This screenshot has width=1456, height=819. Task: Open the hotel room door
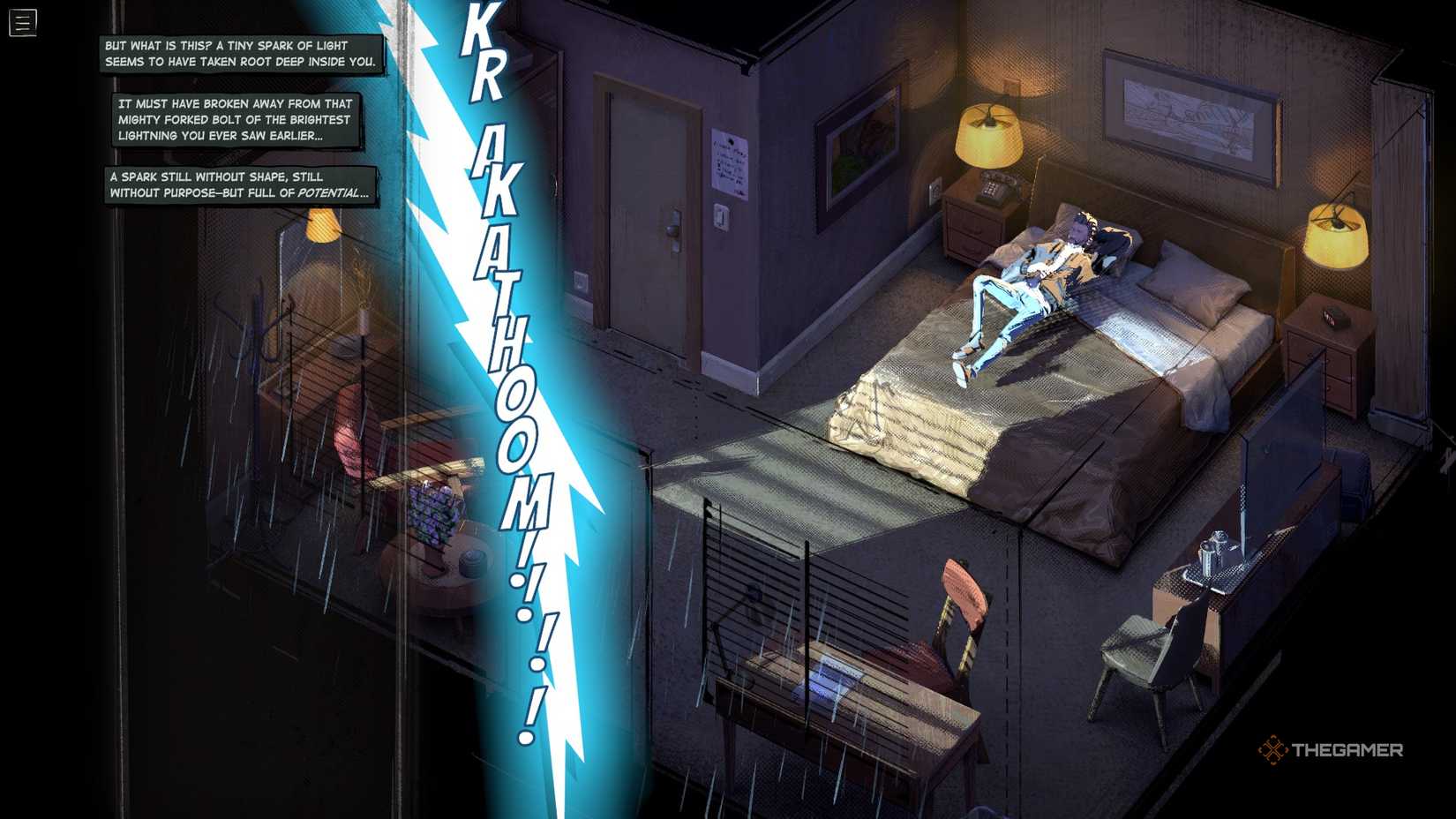tap(646, 203)
